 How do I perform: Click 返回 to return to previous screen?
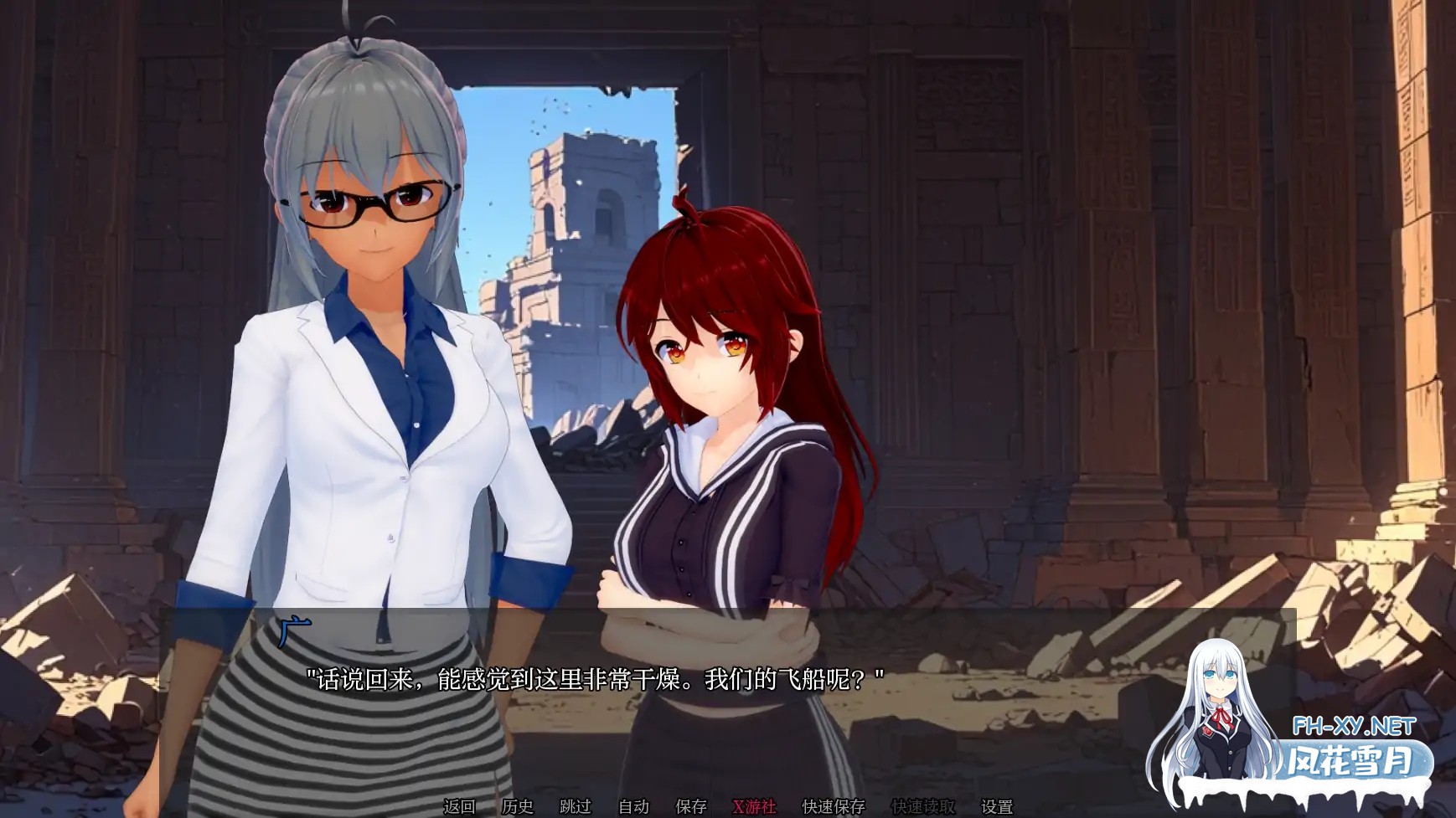click(459, 806)
